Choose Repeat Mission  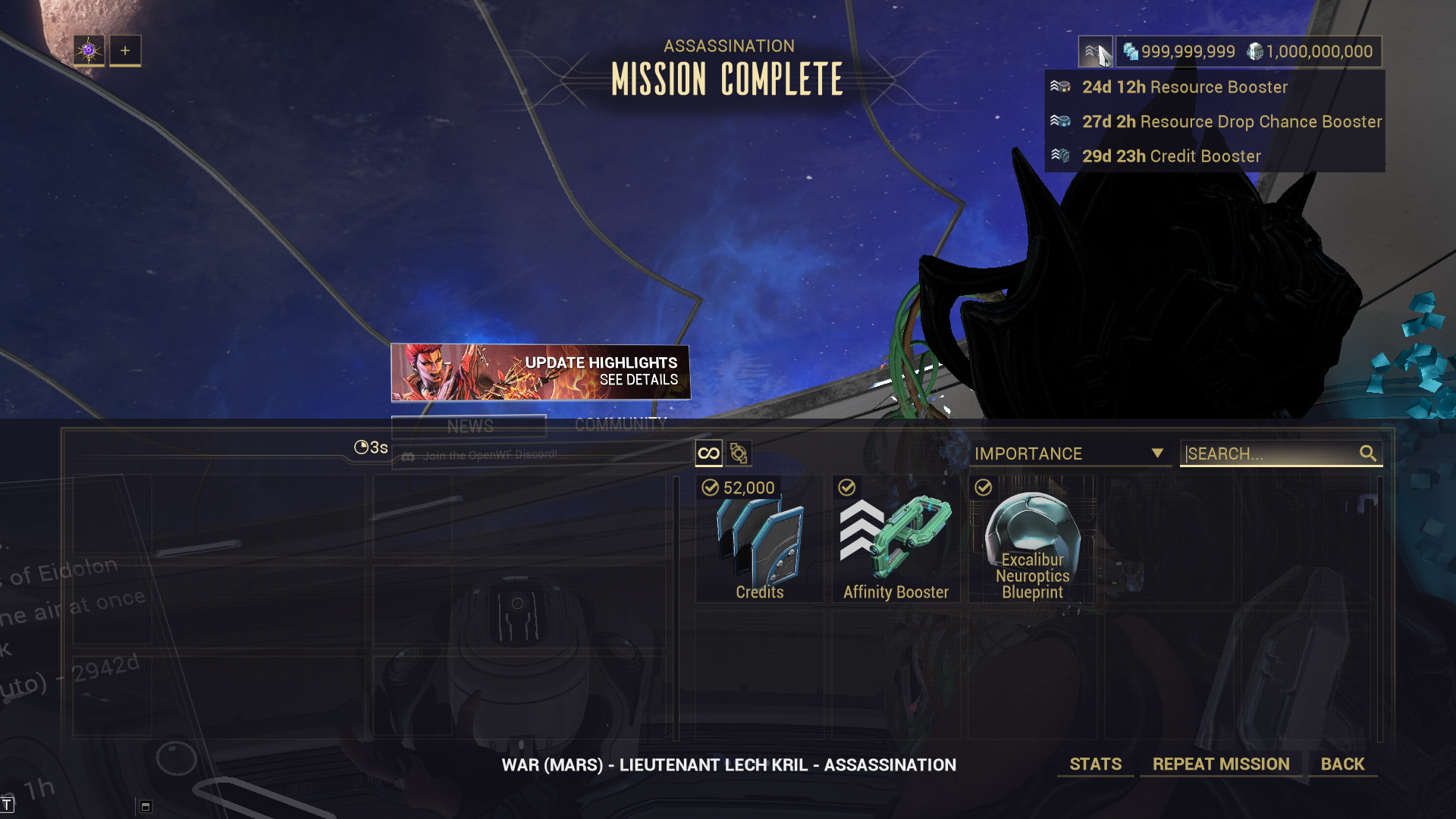(x=1220, y=764)
